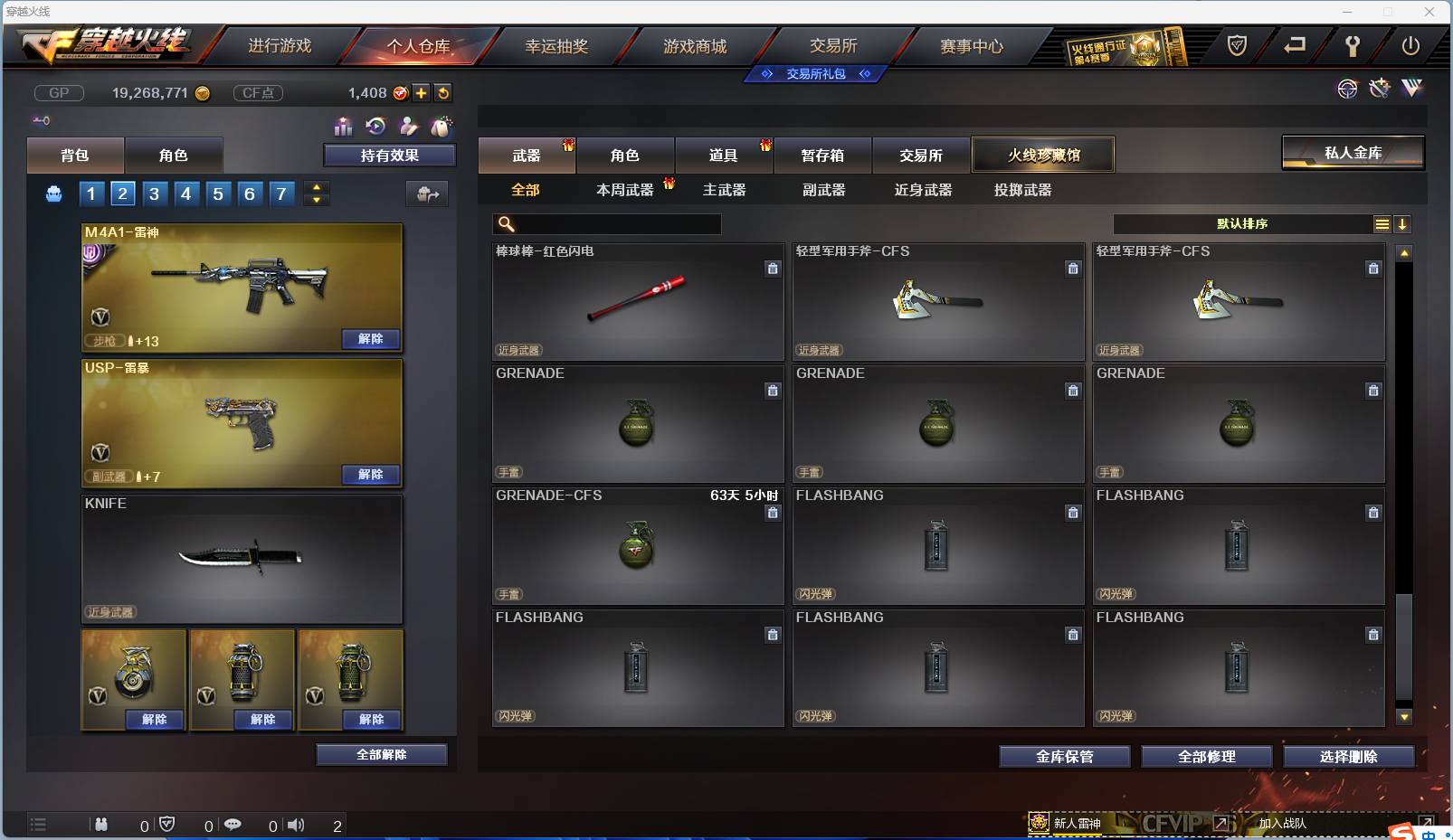Click the trash icon on 棒球棒-红色闪电
The height and width of the screenshot is (840, 1453).
(774, 269)
